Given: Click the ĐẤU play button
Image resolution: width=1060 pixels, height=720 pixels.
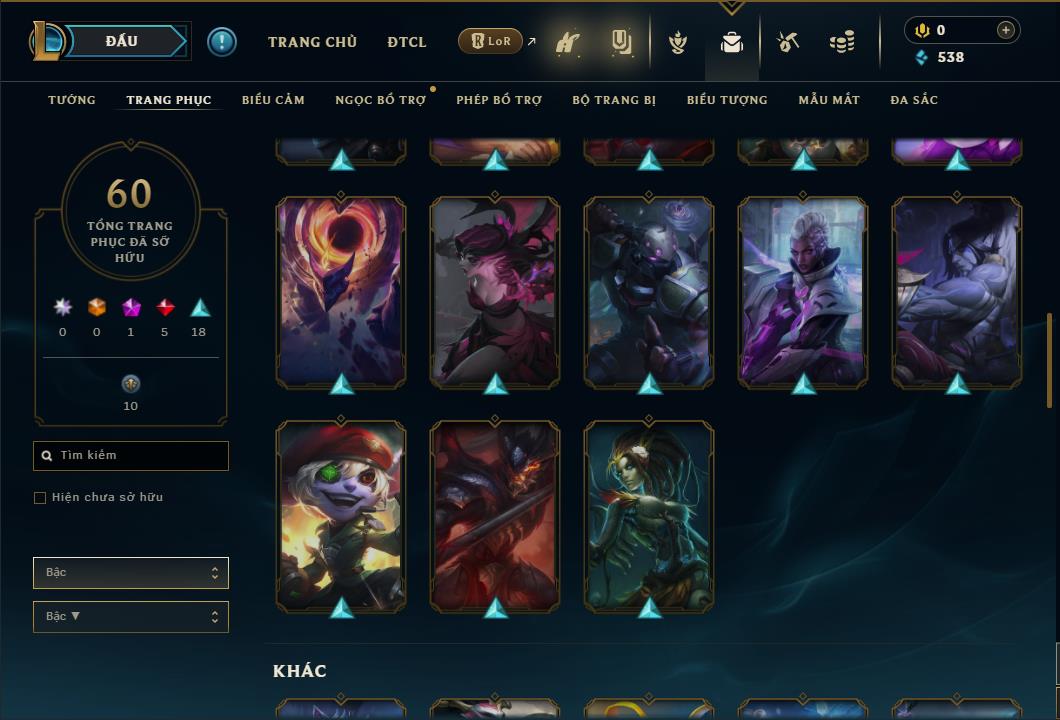Looking at the screenshot, I should 122,41.
